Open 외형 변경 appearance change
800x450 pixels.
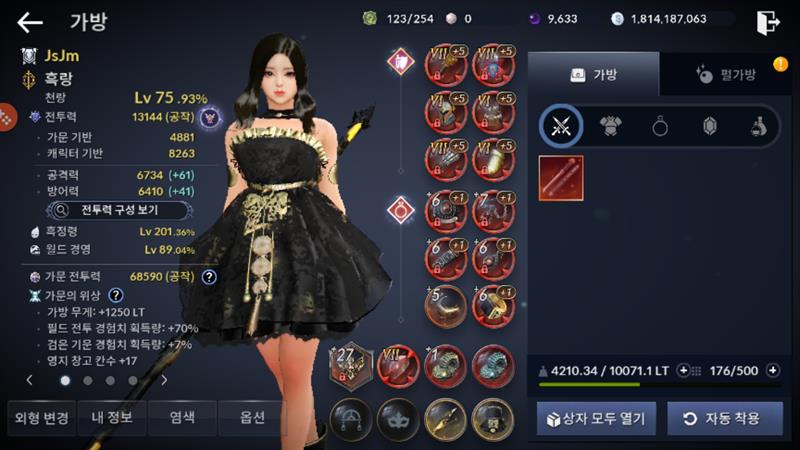[x=39, y=417]
